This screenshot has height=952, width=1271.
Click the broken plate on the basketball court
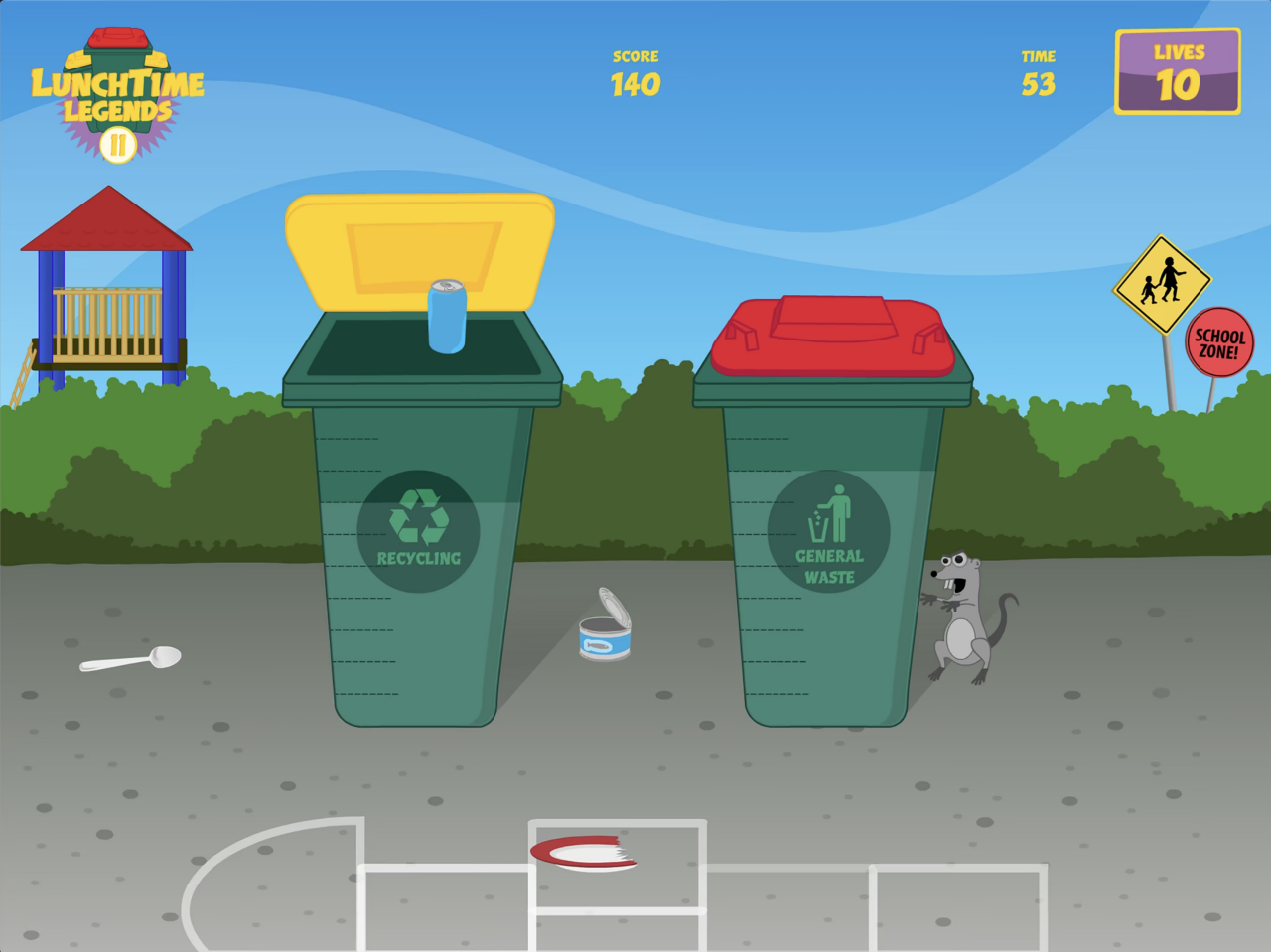click(586, 852)
